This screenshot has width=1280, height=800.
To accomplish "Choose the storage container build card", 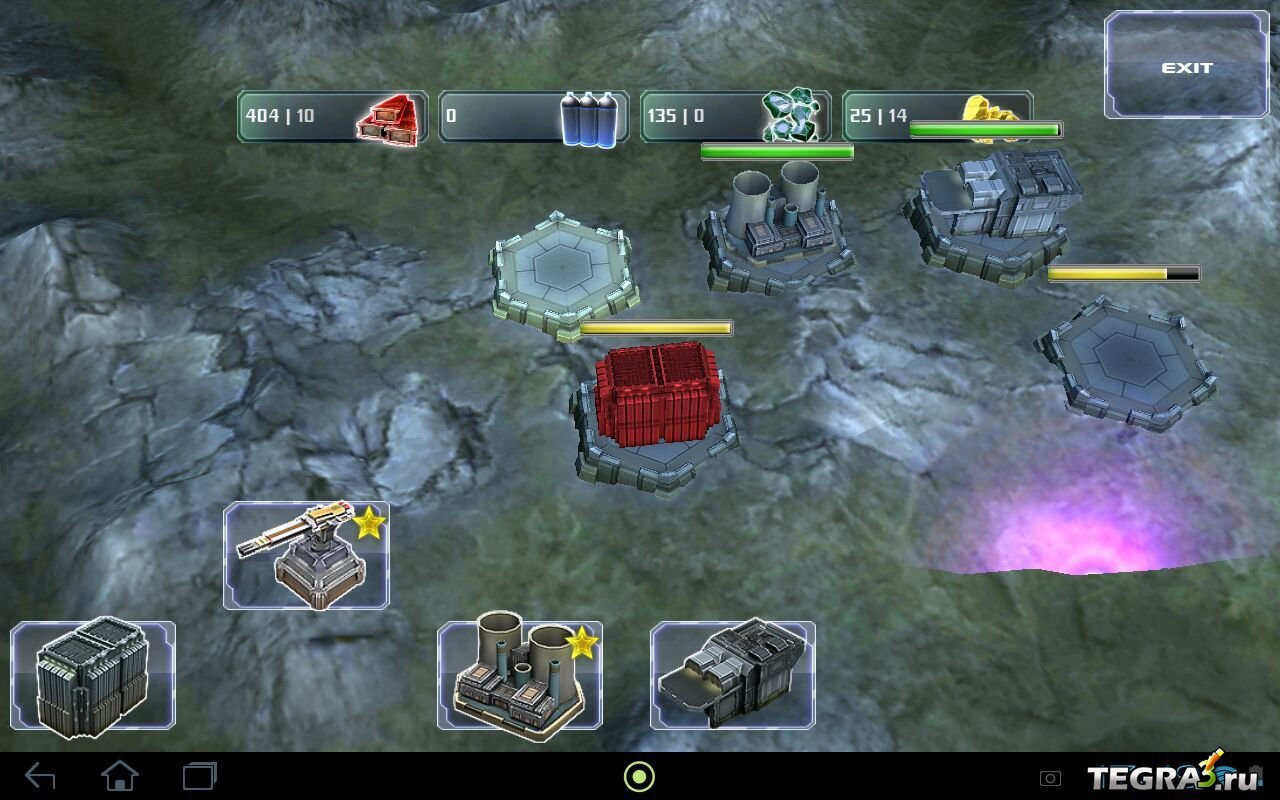I will [x=93, y=675].
